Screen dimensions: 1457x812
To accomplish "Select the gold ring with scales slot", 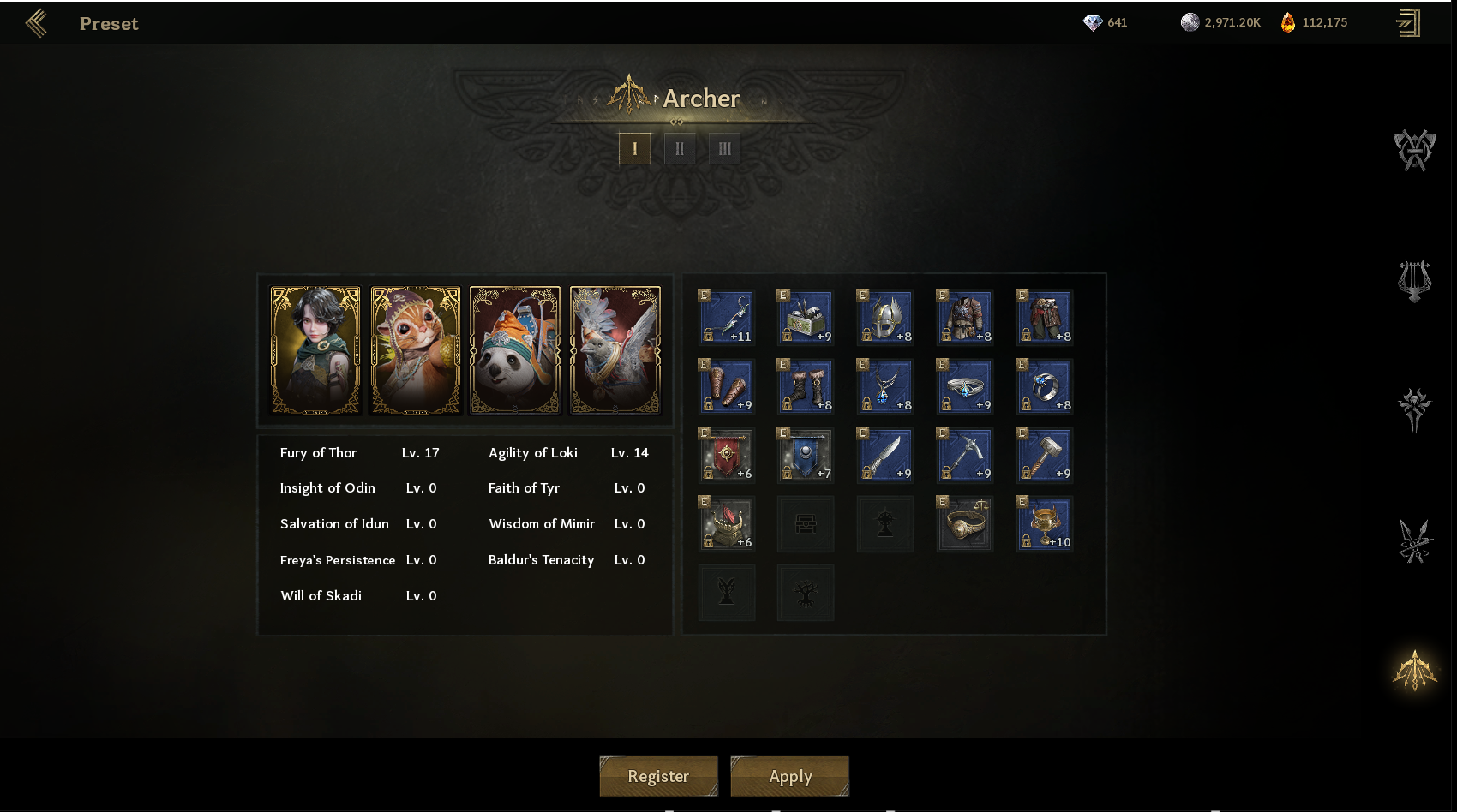I will pyautogui.click(x=964, y=523).
